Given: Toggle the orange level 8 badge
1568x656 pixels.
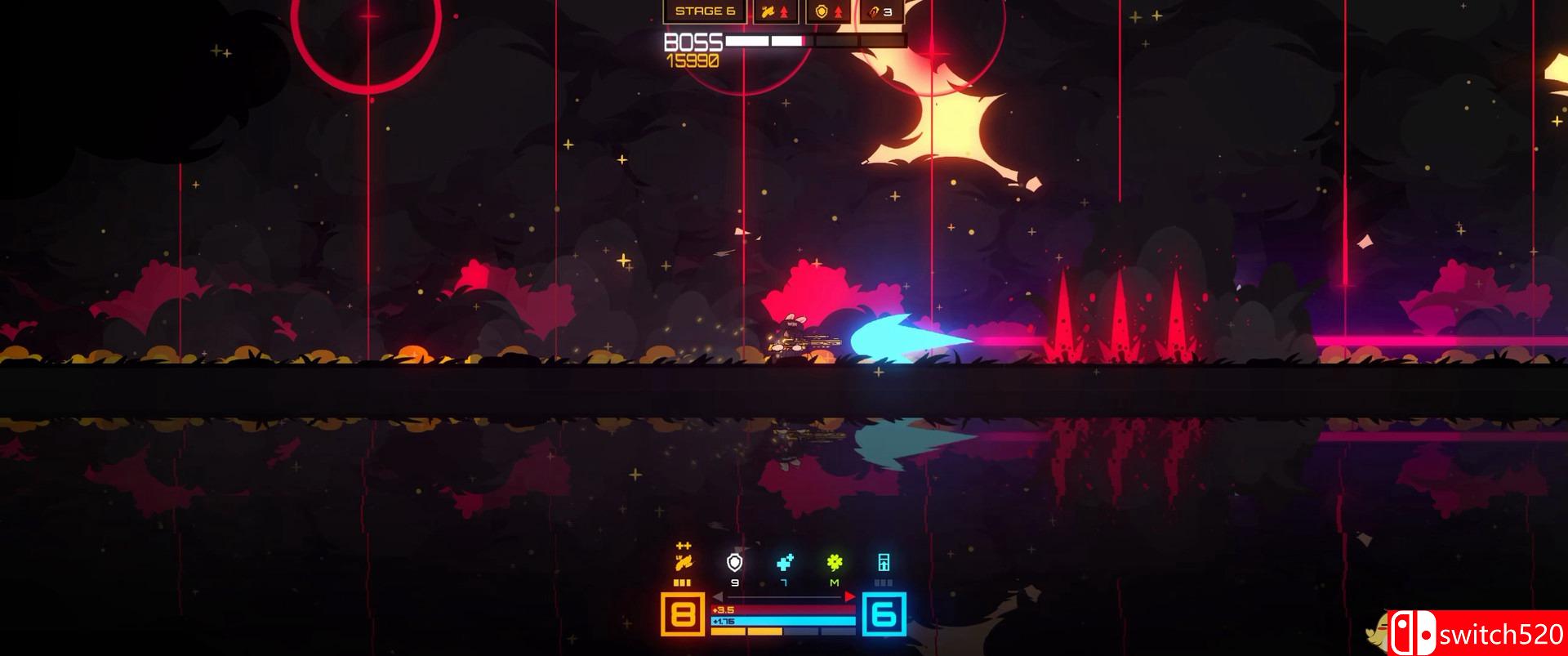Looking at the screenshot, I should pos(682,614).
